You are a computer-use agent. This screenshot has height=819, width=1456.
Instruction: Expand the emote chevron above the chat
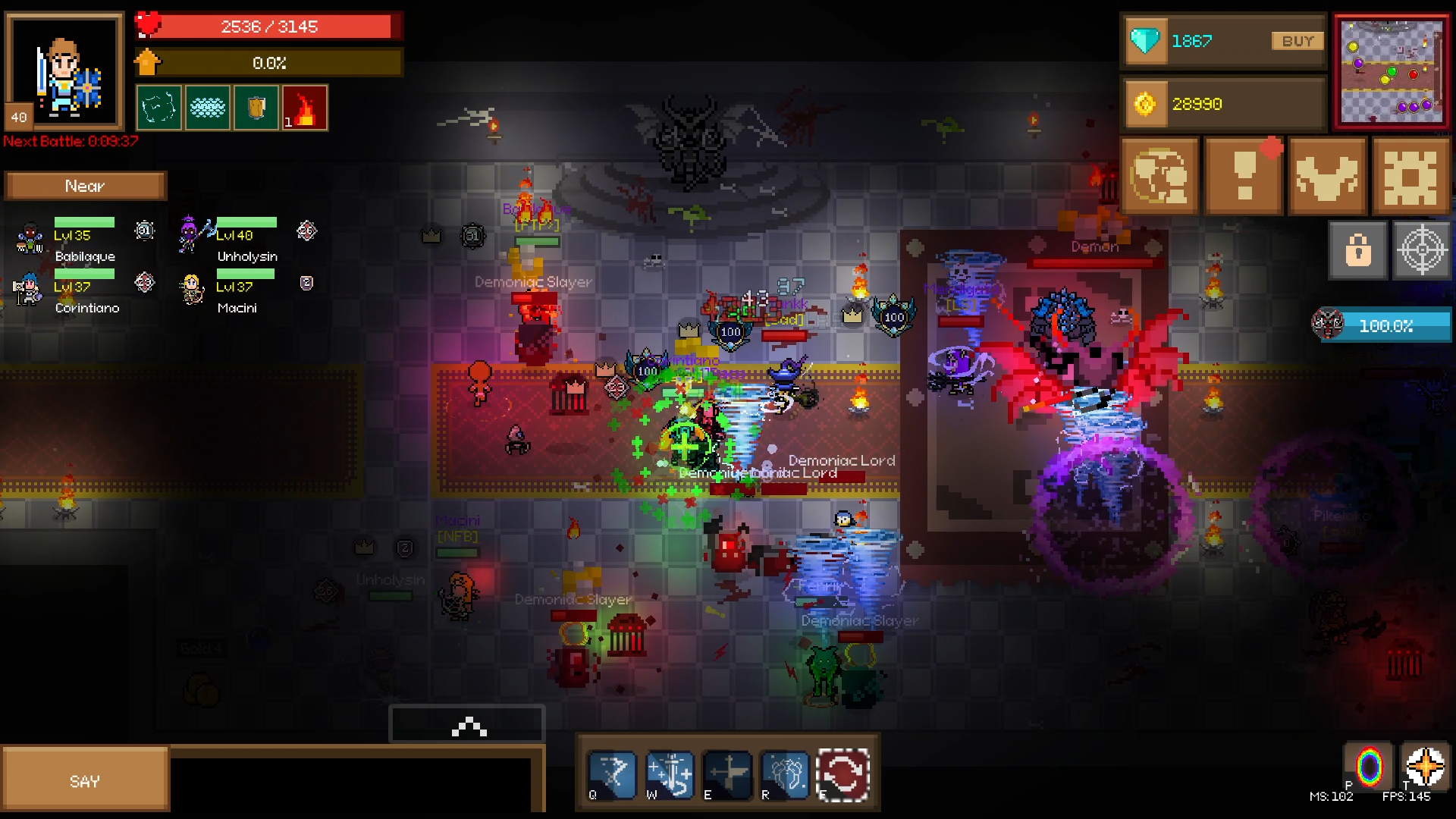466,726
